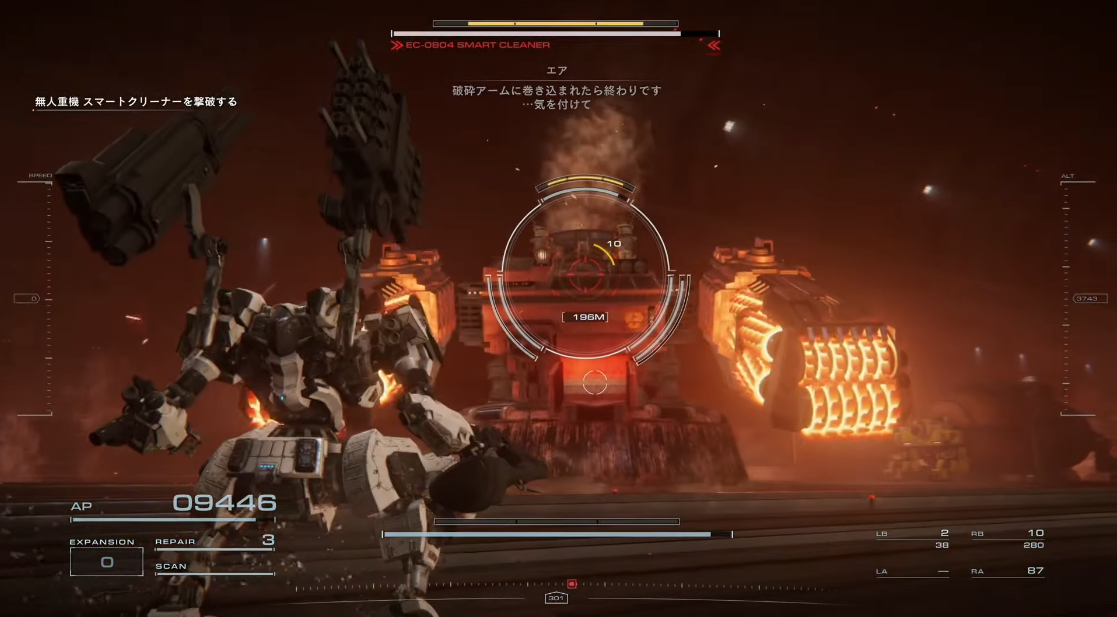Select the RA right arm weapon slot
This screenshot has height=617, width=1117.
(x=1008, y=571)
